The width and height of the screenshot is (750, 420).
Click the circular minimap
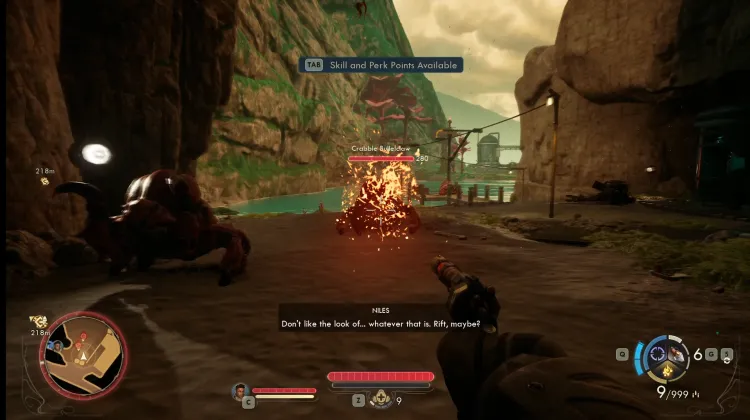pyautogui.click(x=83, y=353)
